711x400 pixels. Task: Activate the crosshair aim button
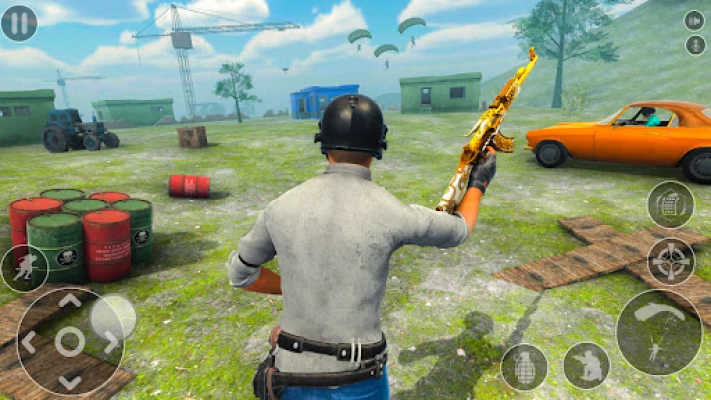pyautogui.click(x=670, y=261)
